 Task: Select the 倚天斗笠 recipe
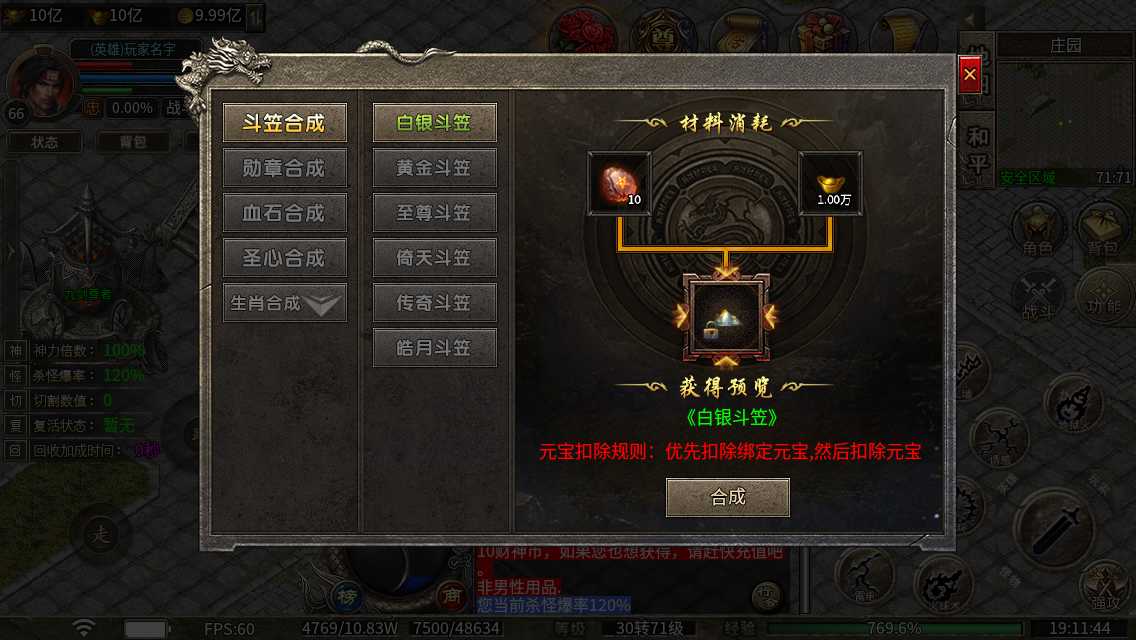click(434, 258)
